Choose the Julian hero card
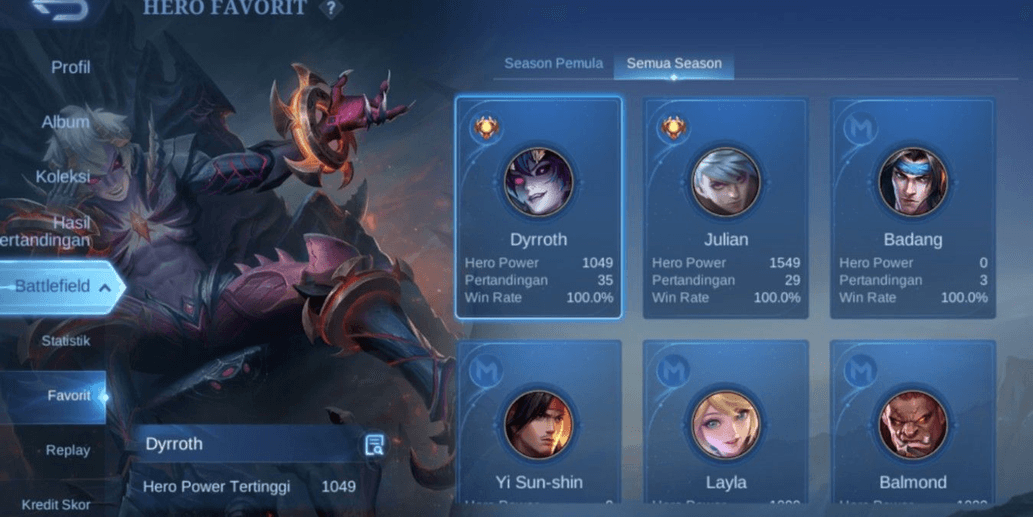 coord(725,207)
